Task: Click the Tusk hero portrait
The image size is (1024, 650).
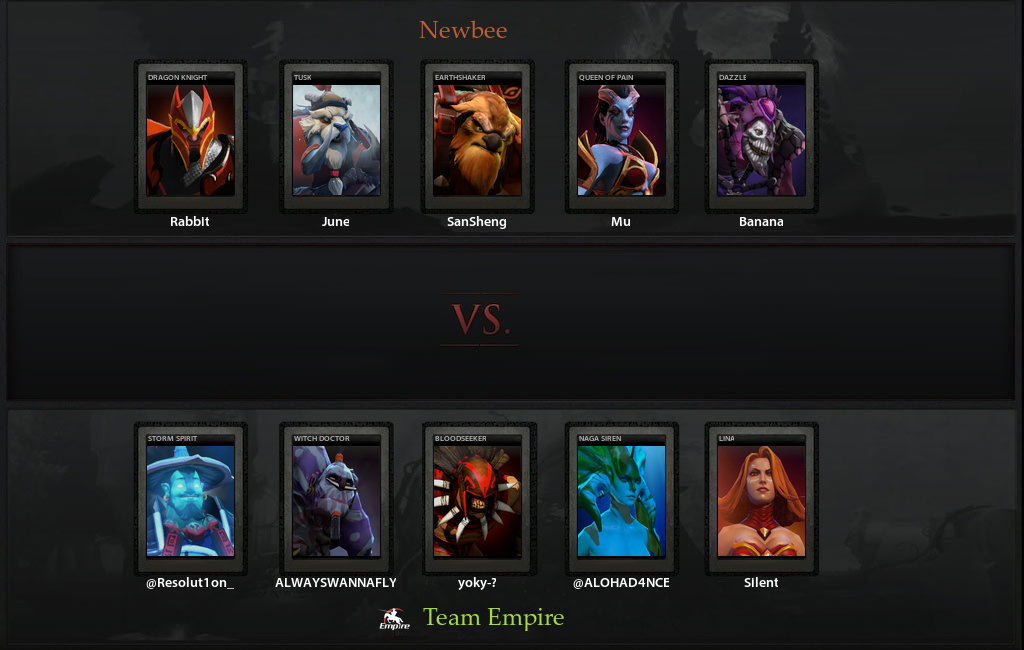Action: point(336,137)
